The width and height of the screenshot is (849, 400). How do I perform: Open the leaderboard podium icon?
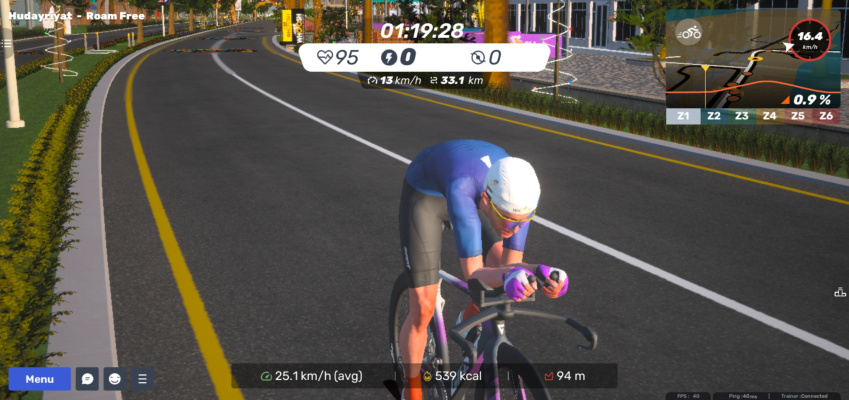[x=840, y=292]
